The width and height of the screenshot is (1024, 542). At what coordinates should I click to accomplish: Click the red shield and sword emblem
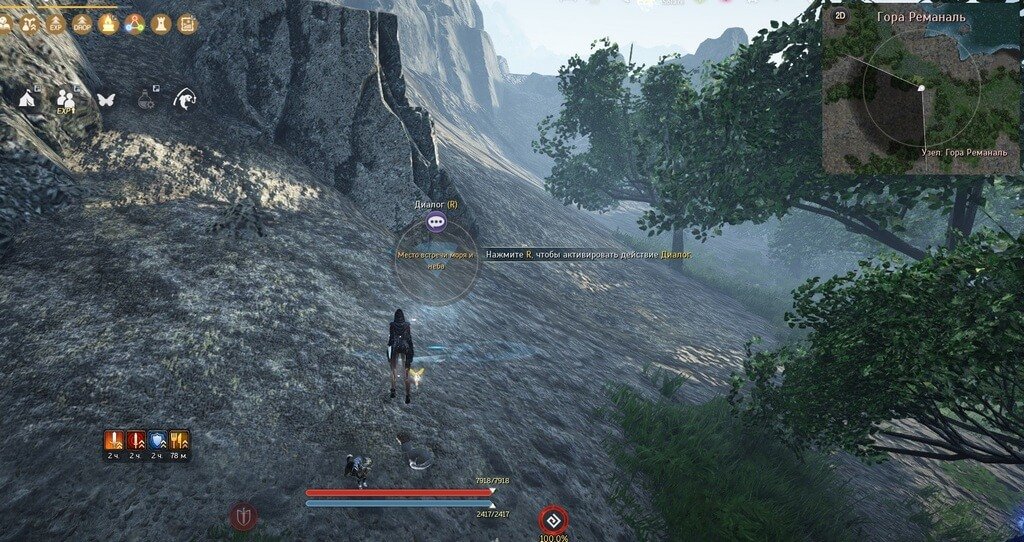tap(243, 516)
